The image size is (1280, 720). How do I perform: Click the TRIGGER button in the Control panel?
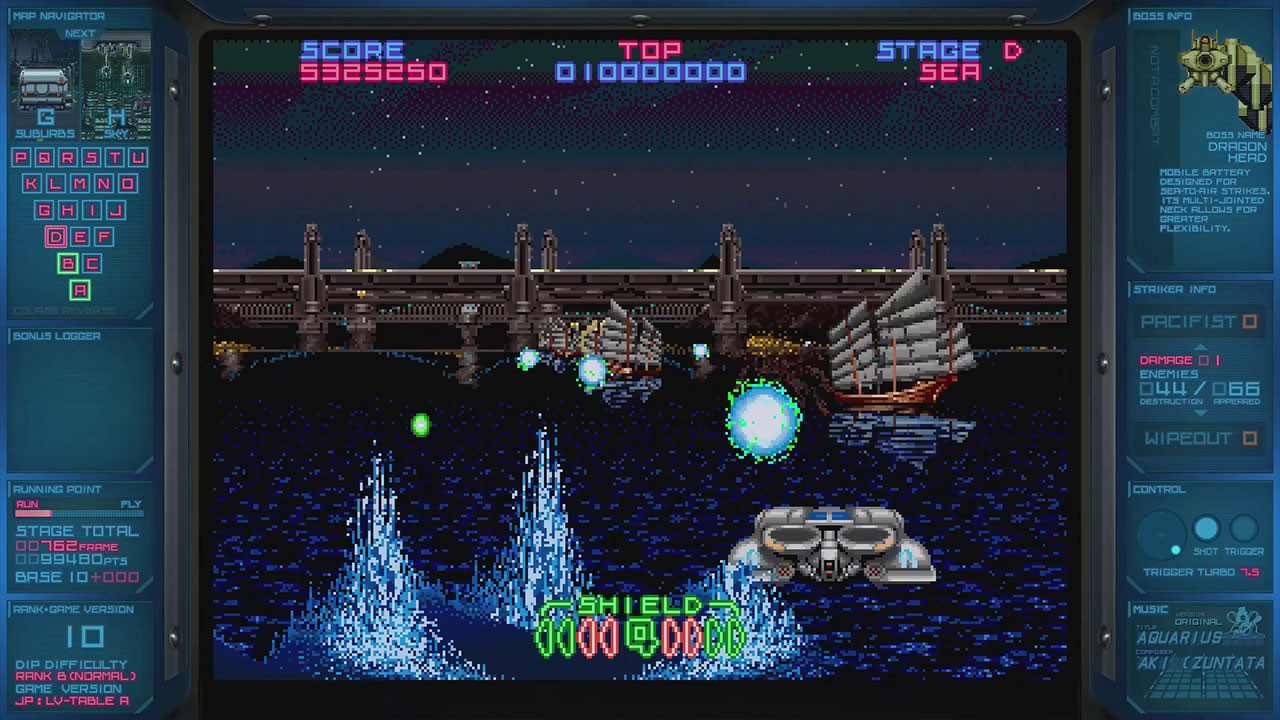(x=1243, y=528)
